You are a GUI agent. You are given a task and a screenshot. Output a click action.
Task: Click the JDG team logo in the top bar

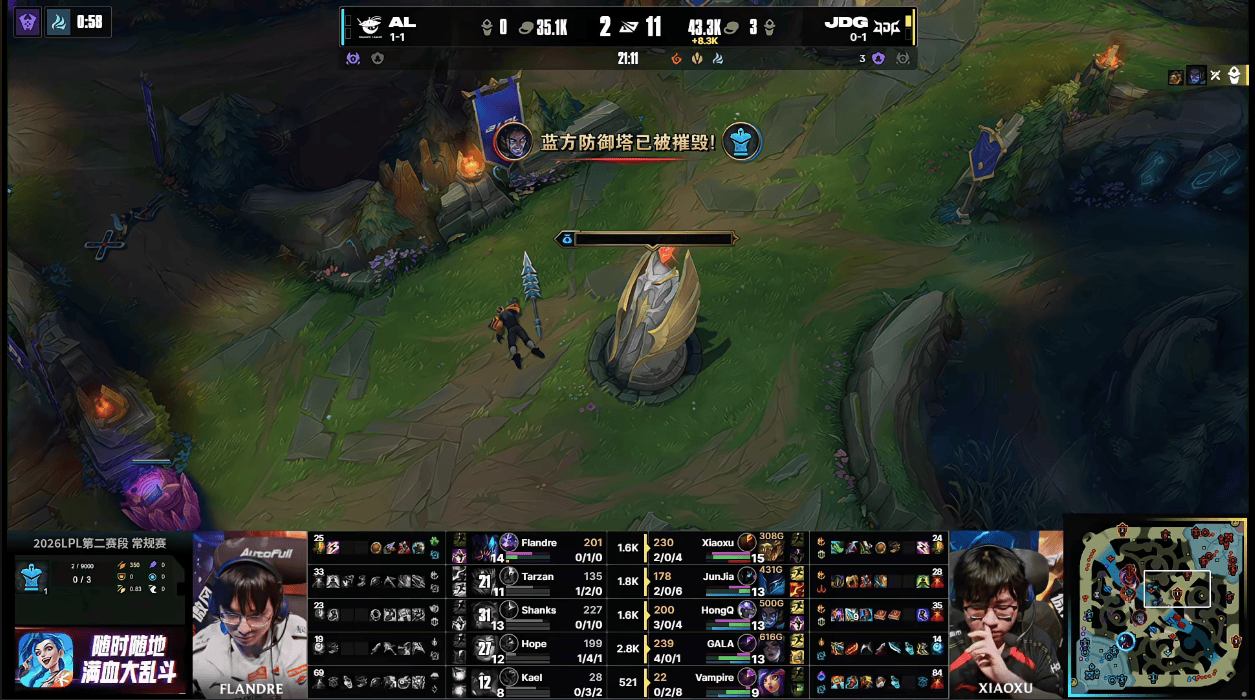[886, 27]
